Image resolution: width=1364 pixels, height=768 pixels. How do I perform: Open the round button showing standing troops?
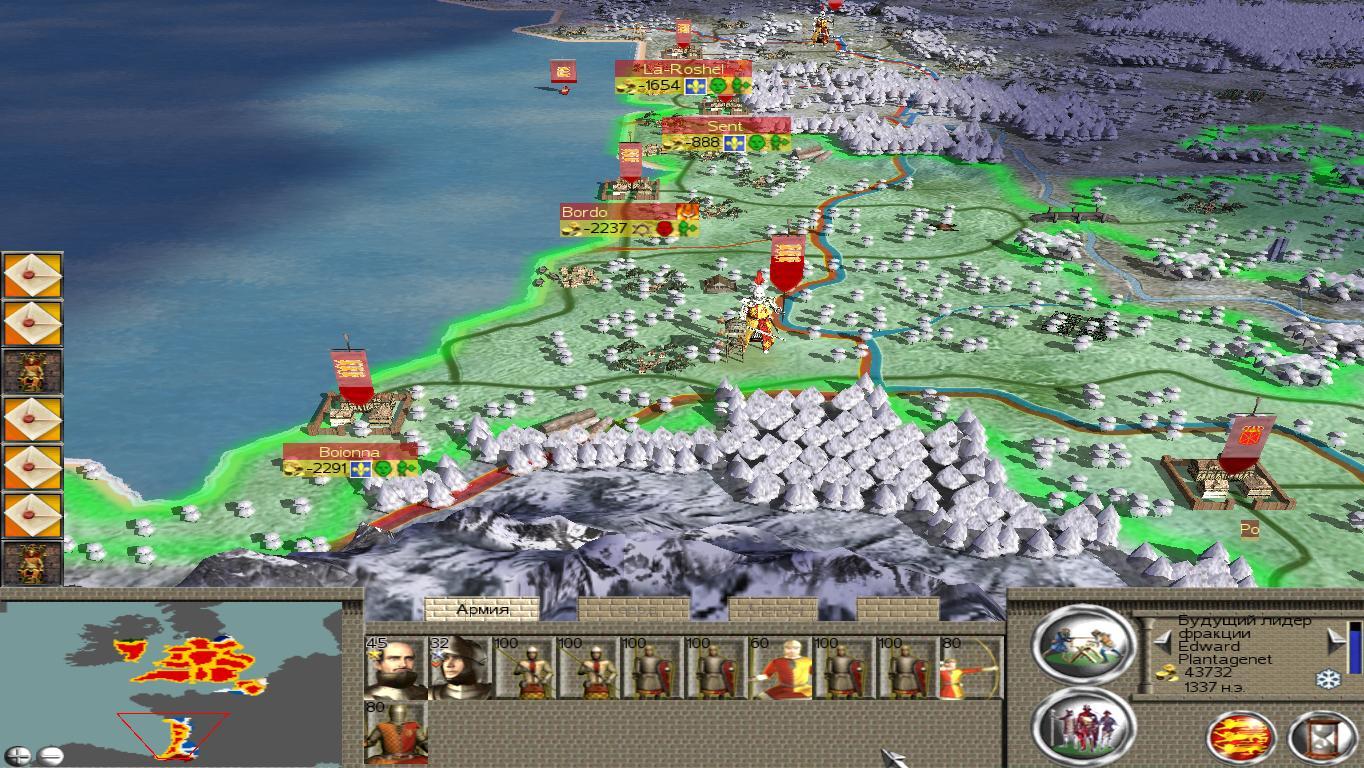click(x=1083, y=725)
